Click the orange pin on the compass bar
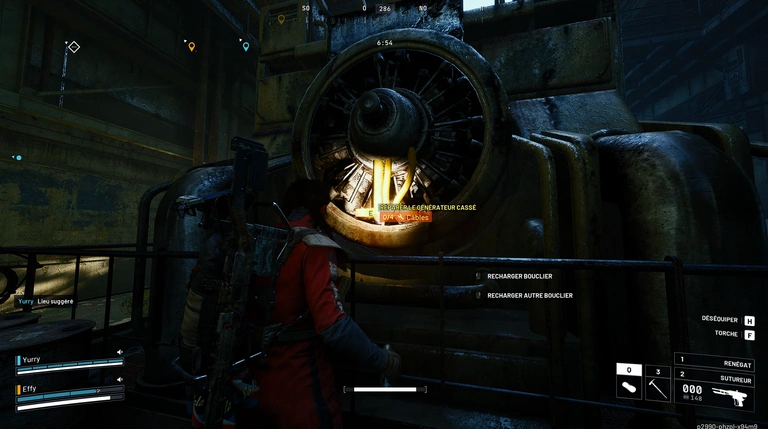Viewport: 768px width, 429px height. [x=281, y=18]
